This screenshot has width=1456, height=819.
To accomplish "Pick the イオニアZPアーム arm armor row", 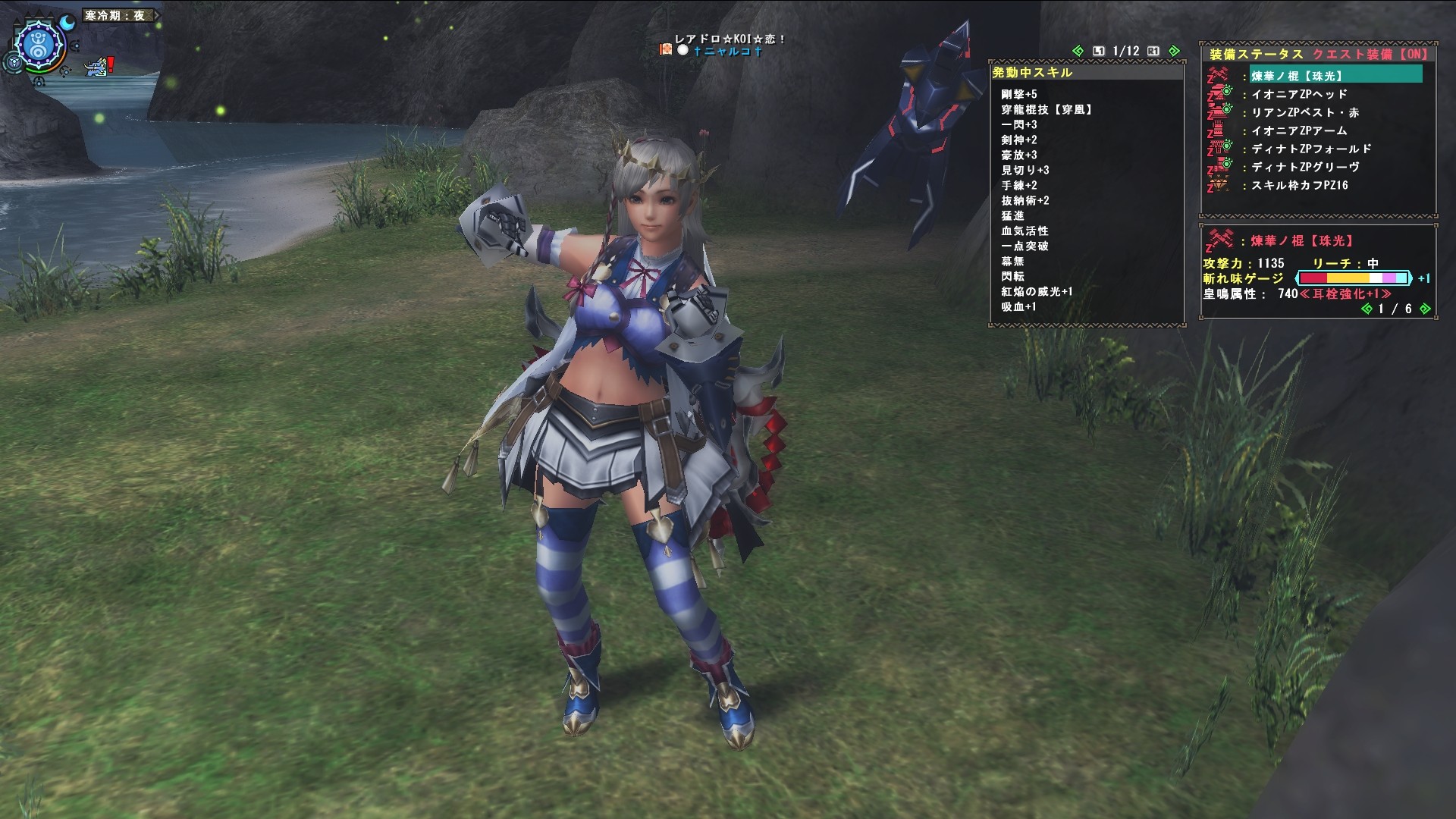I will point(1299,130).
